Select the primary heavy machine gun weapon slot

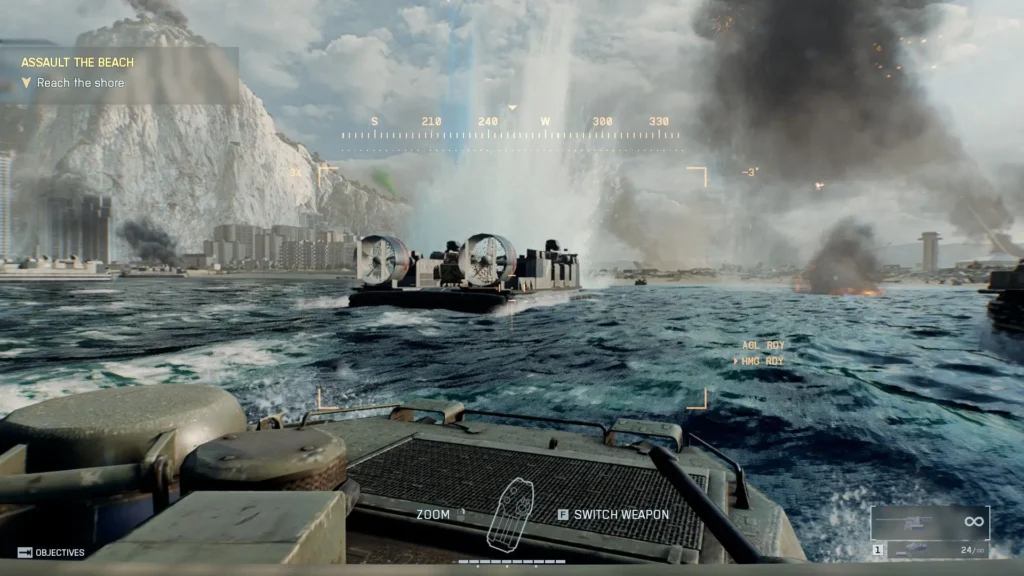pyautogui.click(x=929, y=522)
